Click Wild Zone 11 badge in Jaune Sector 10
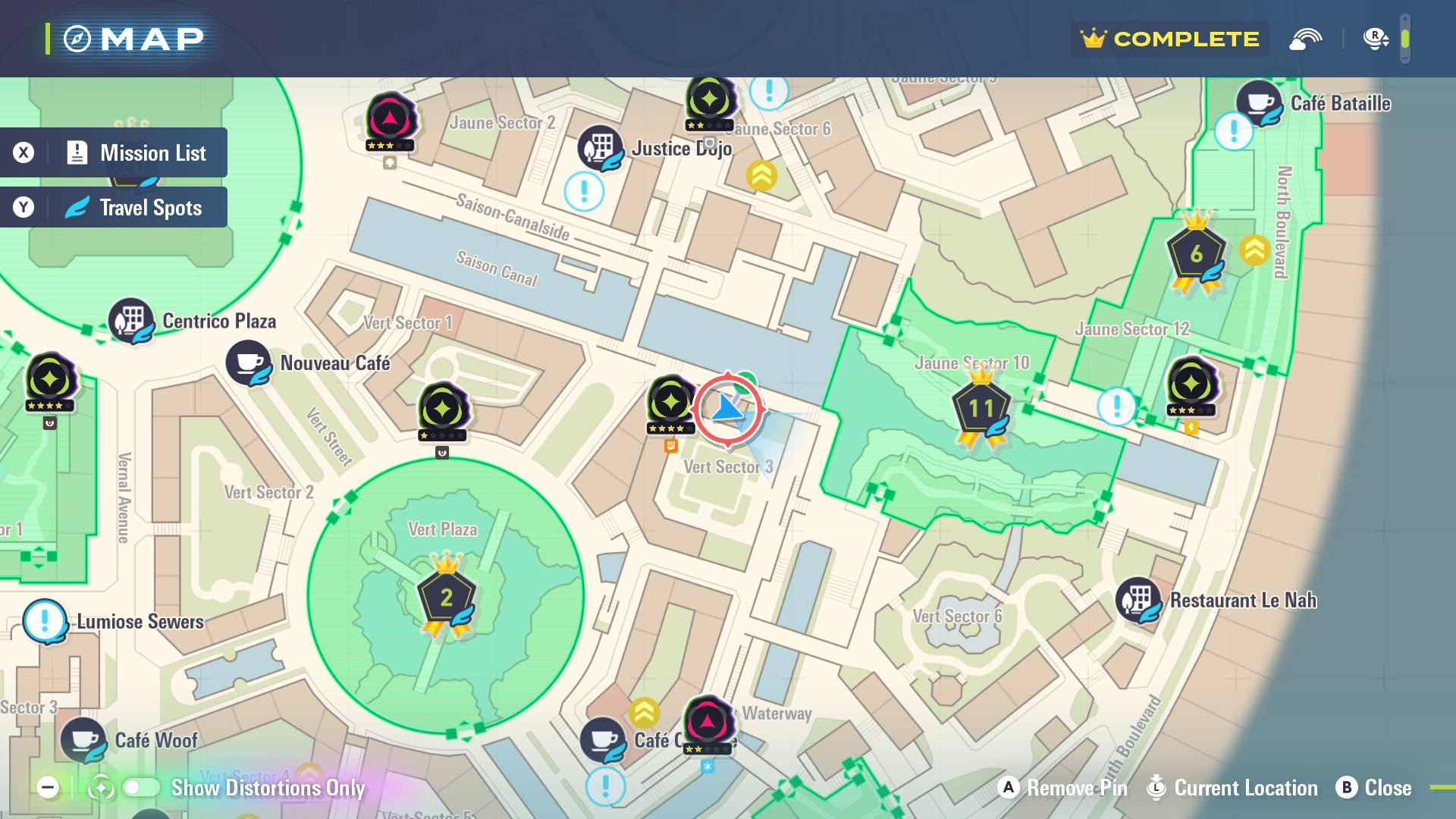The image size is (1456, 819). 982,407
